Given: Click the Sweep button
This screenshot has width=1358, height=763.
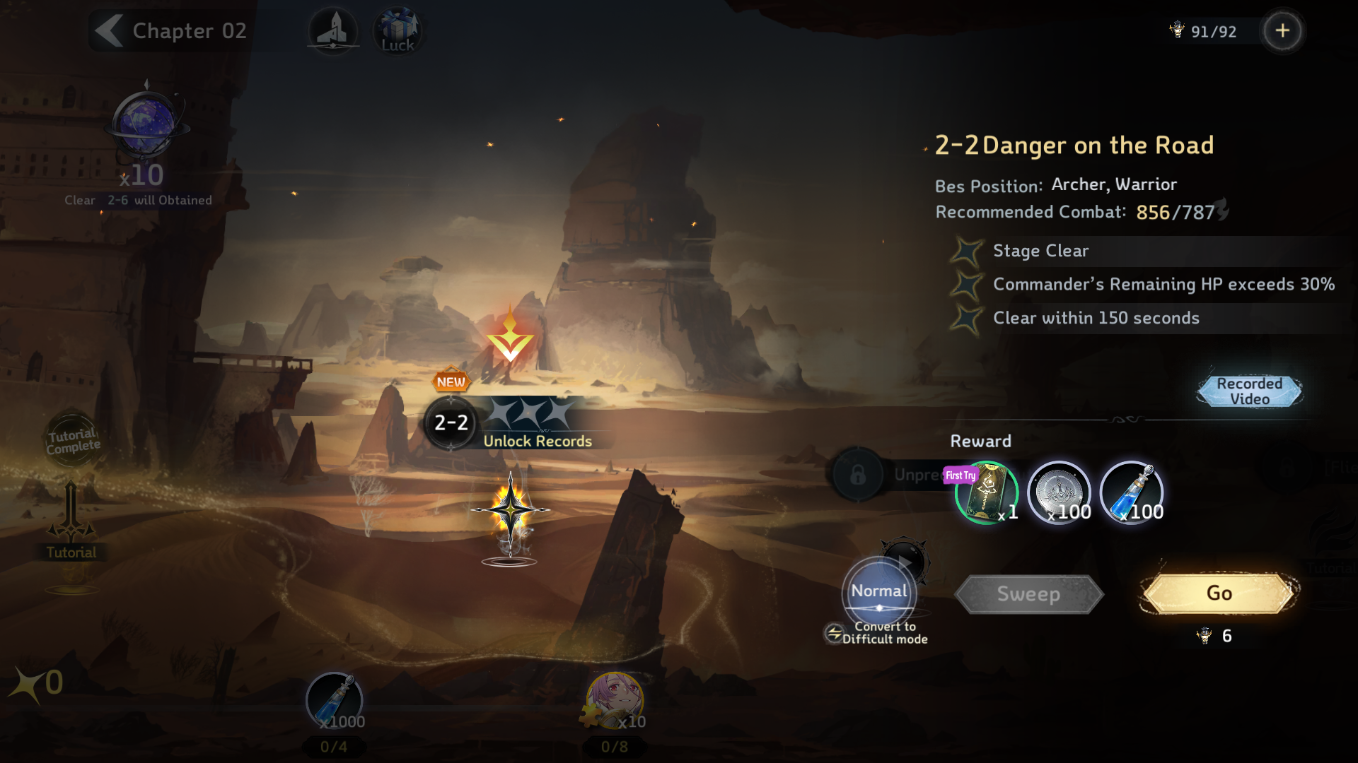Looking at the screenshot, I should click(1028, 595).
